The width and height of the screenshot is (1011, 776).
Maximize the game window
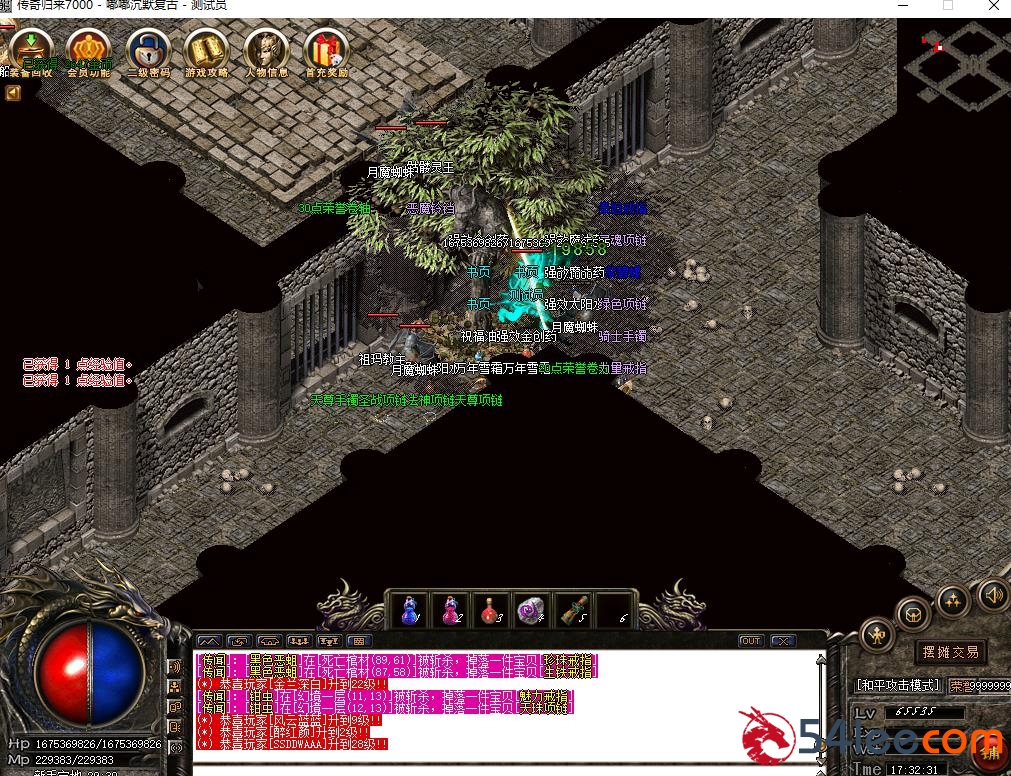click(948, 6)
